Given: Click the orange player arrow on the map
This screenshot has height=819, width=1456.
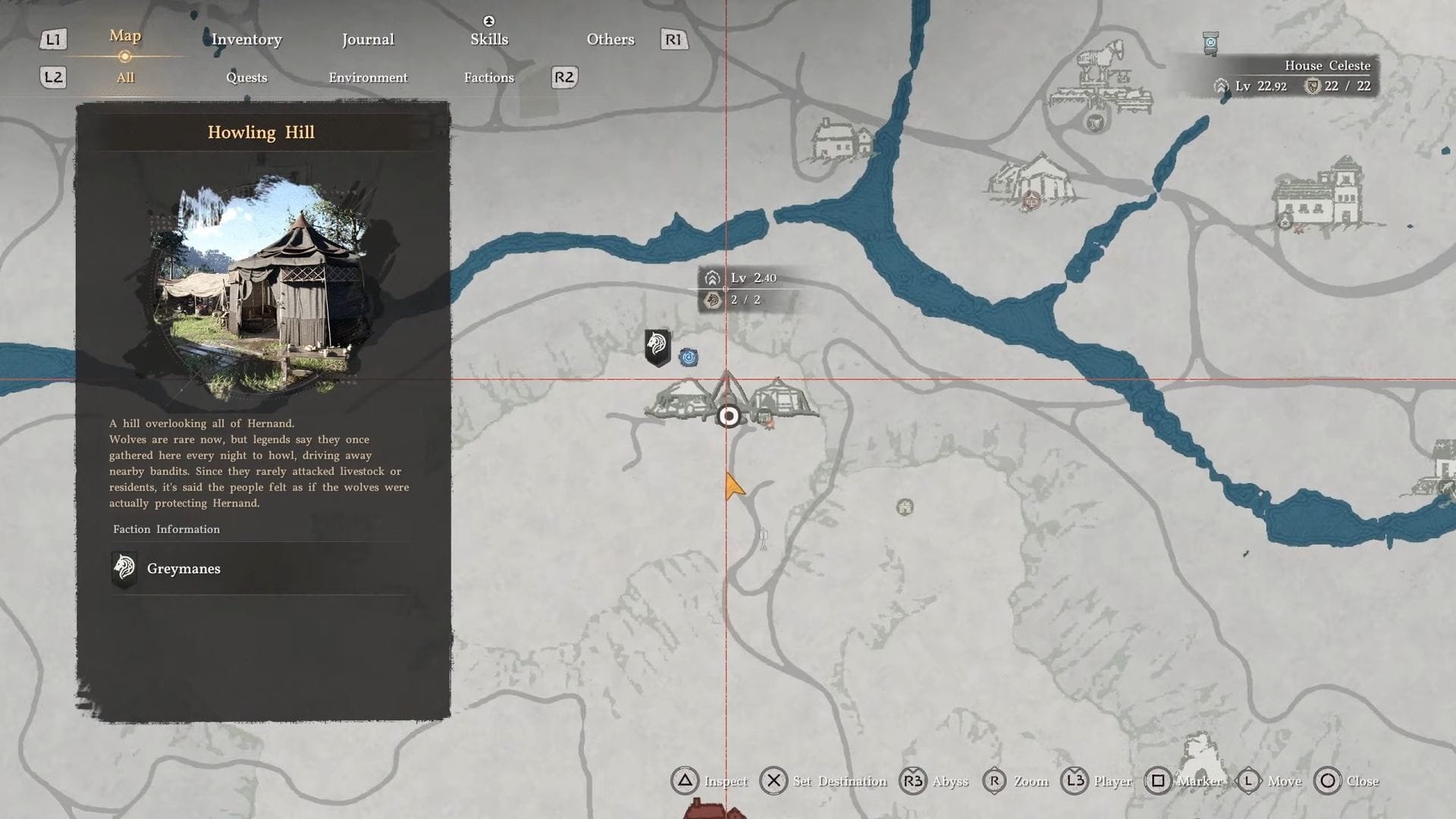Looking at the screenshot, I should click(x=733, y=486).
